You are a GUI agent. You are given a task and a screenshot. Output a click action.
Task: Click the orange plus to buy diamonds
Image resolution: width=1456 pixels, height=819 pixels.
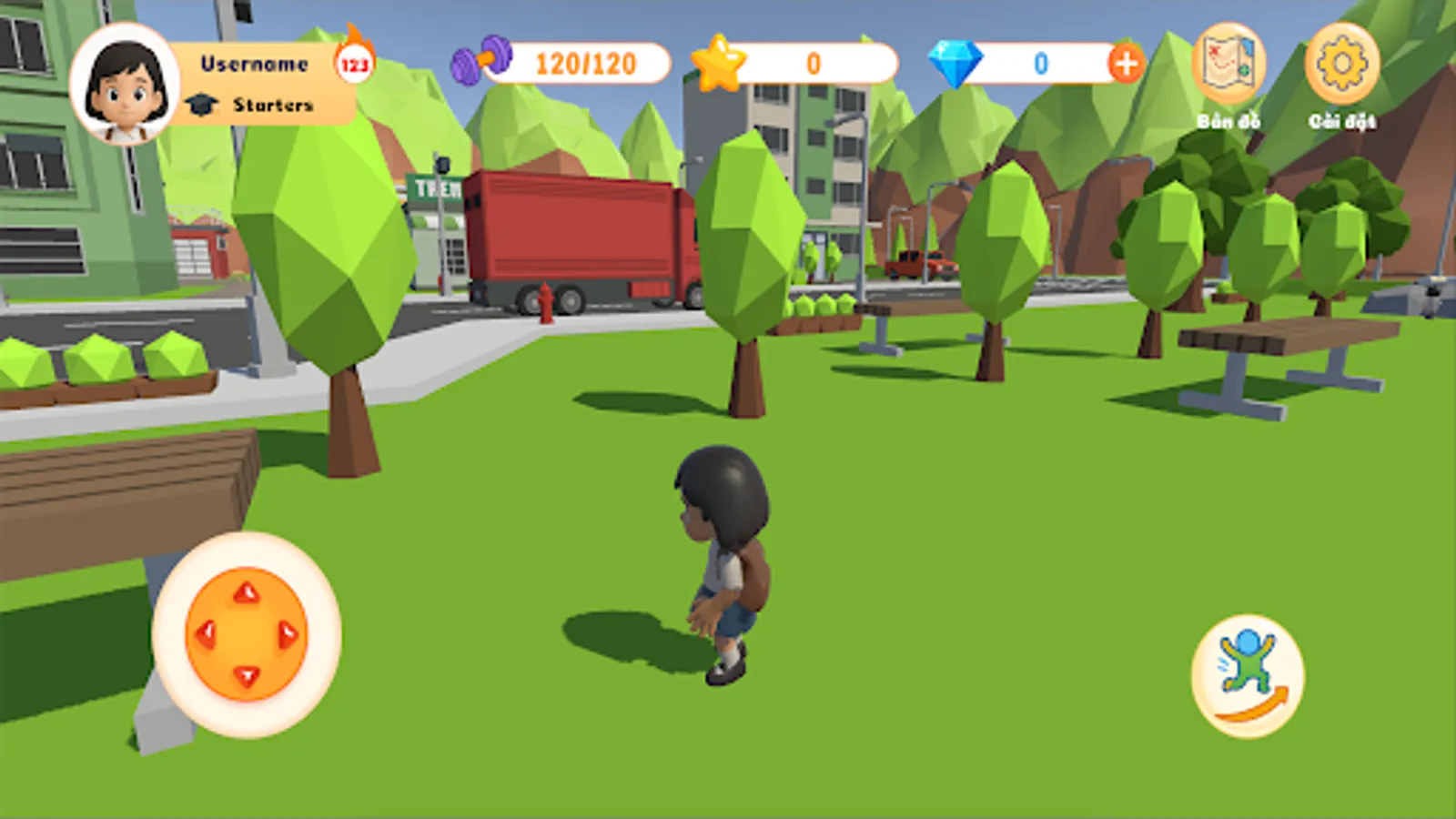(x=1126, y=62)
